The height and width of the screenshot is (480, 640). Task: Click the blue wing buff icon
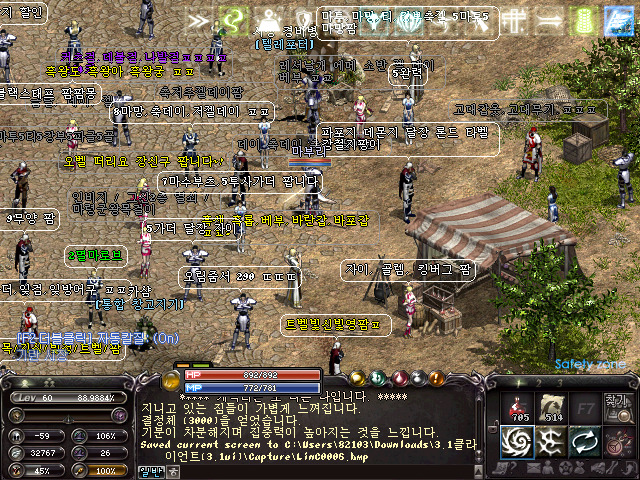[616, 19]
